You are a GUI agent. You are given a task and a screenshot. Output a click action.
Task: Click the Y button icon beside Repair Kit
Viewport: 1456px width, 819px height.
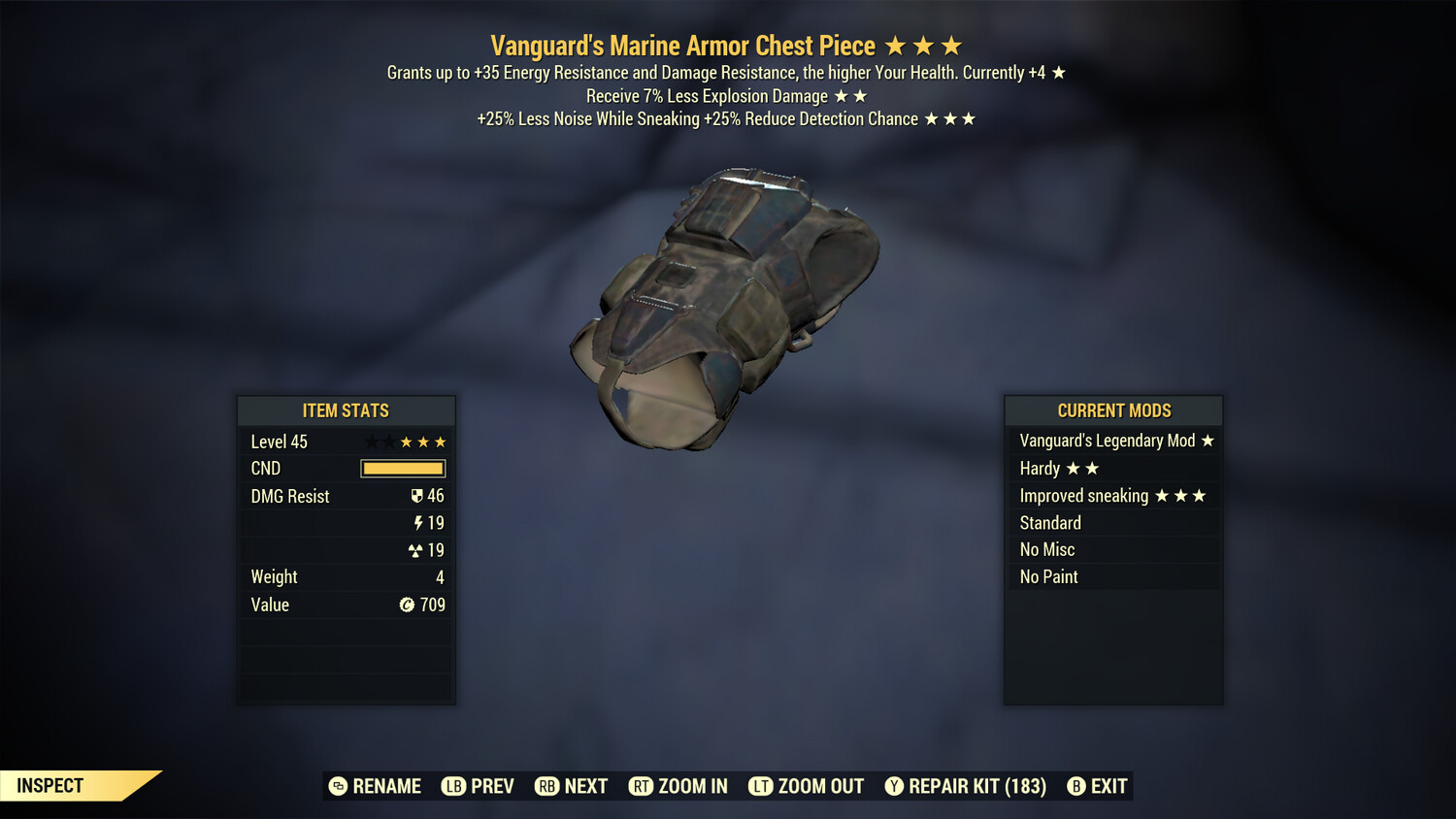[x=894, y=786]
